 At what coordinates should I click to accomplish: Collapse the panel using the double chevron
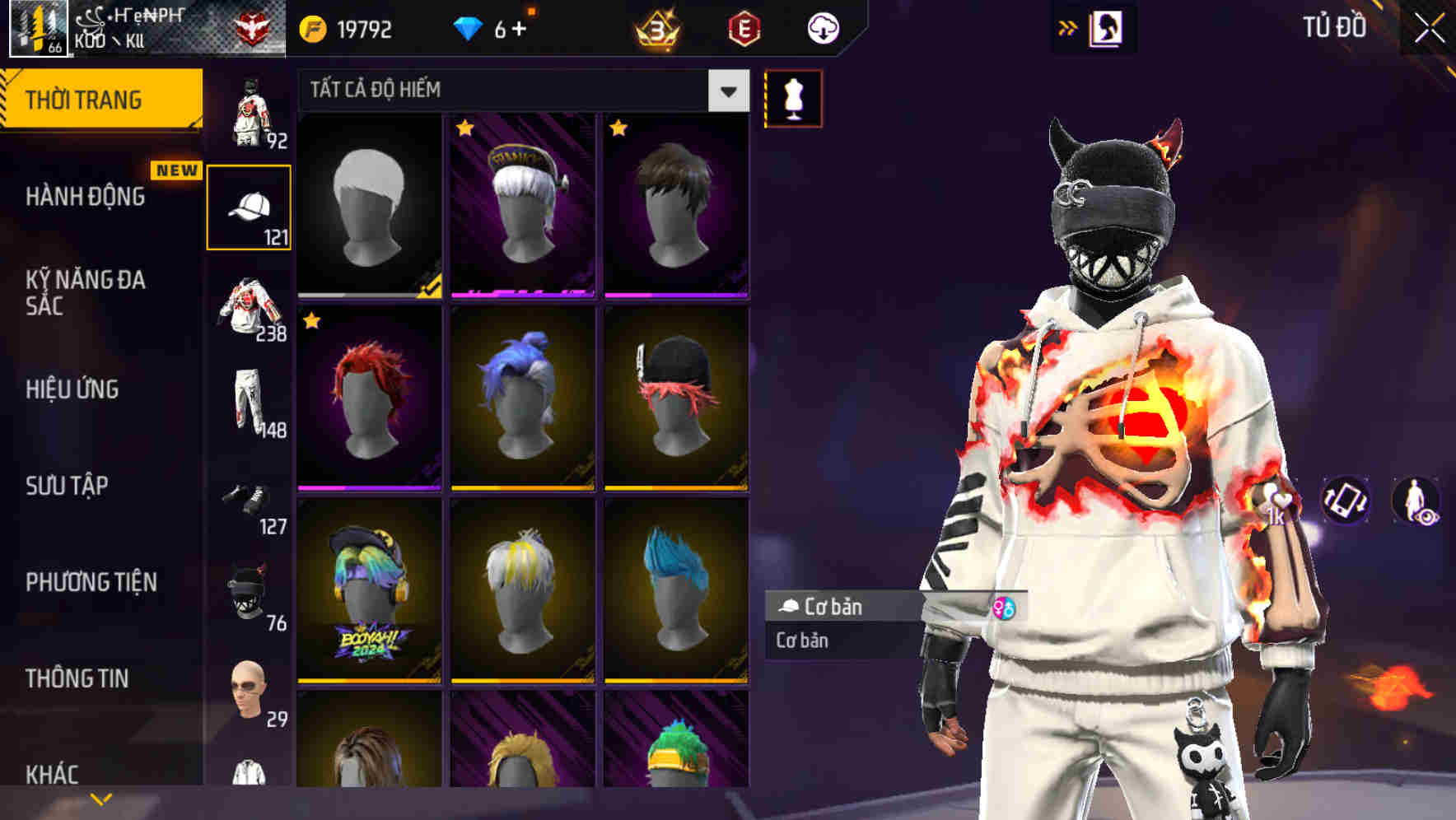(x=1068, y=26)
